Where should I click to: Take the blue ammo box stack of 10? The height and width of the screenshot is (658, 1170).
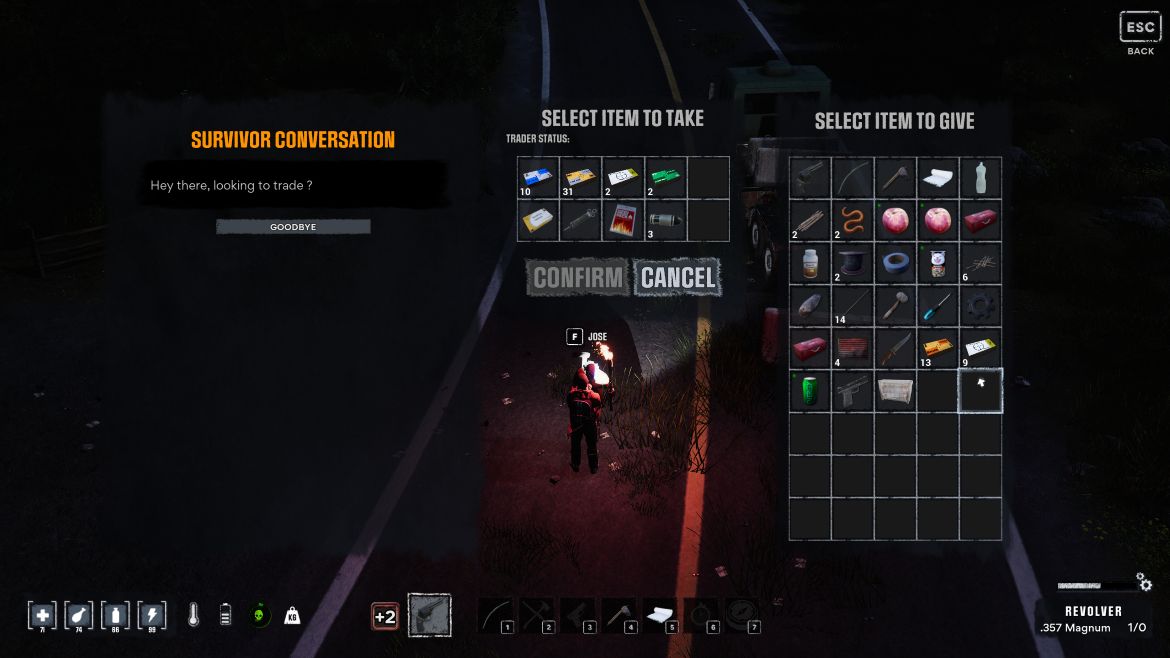[538, 177]
